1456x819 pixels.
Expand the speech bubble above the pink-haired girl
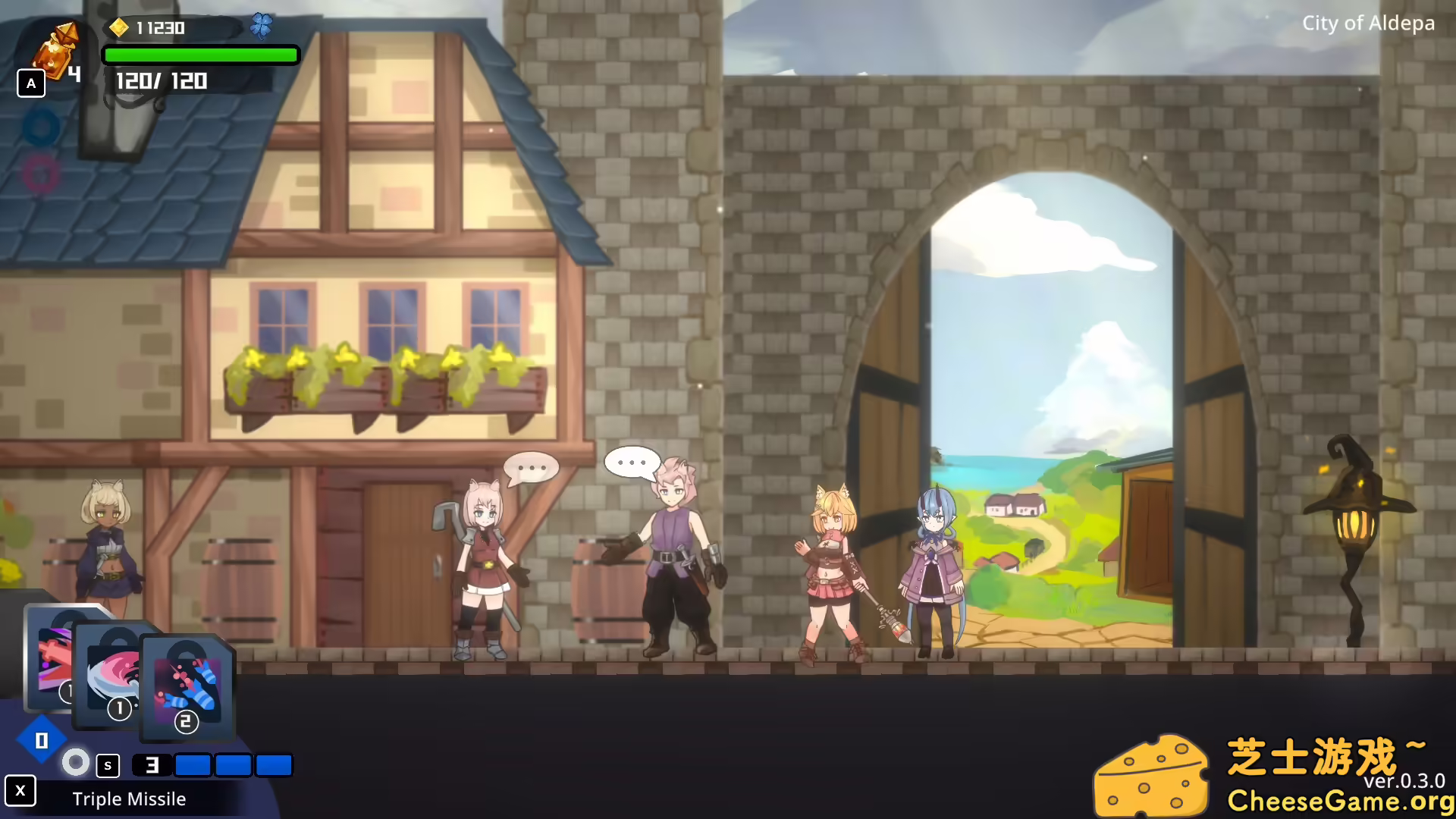[533, 468]
